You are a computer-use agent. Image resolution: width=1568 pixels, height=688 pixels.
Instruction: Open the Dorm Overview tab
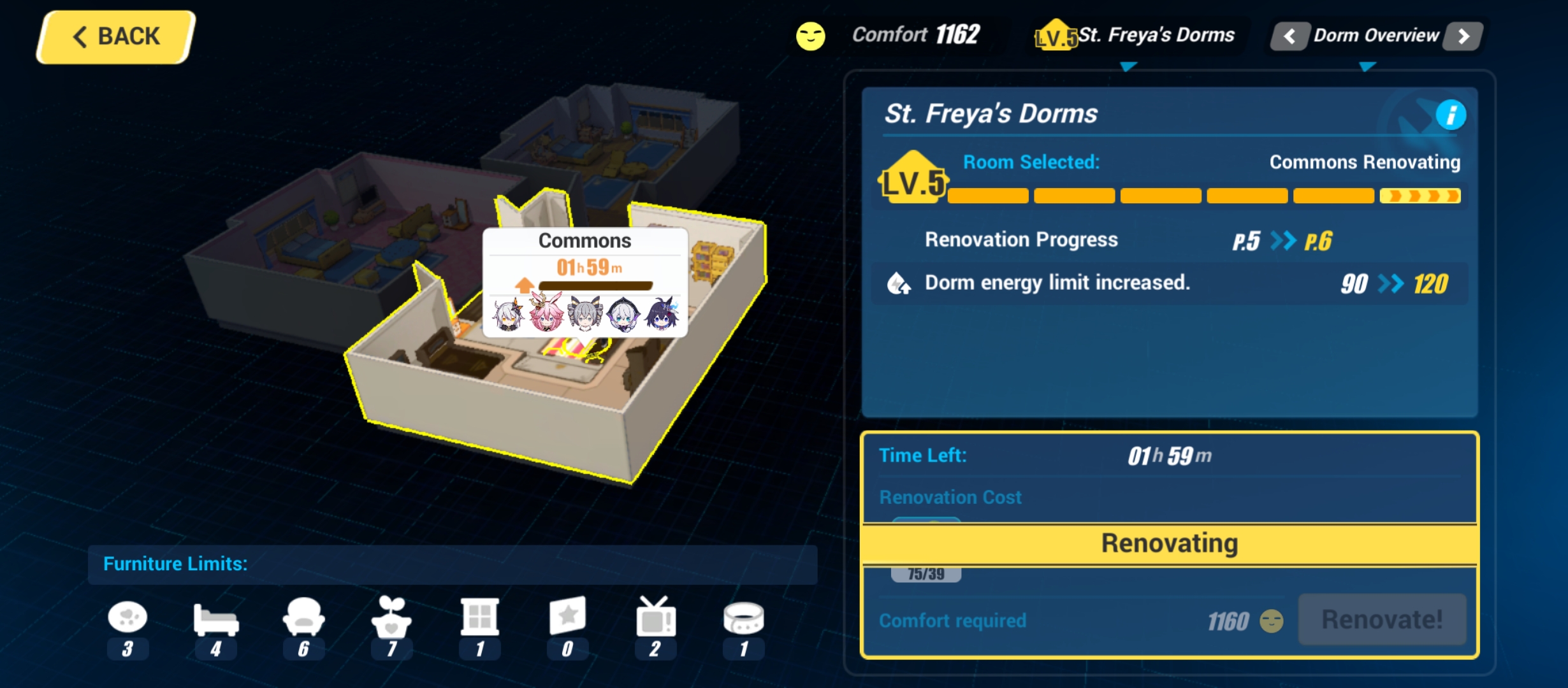click(x=1377, y=35)
